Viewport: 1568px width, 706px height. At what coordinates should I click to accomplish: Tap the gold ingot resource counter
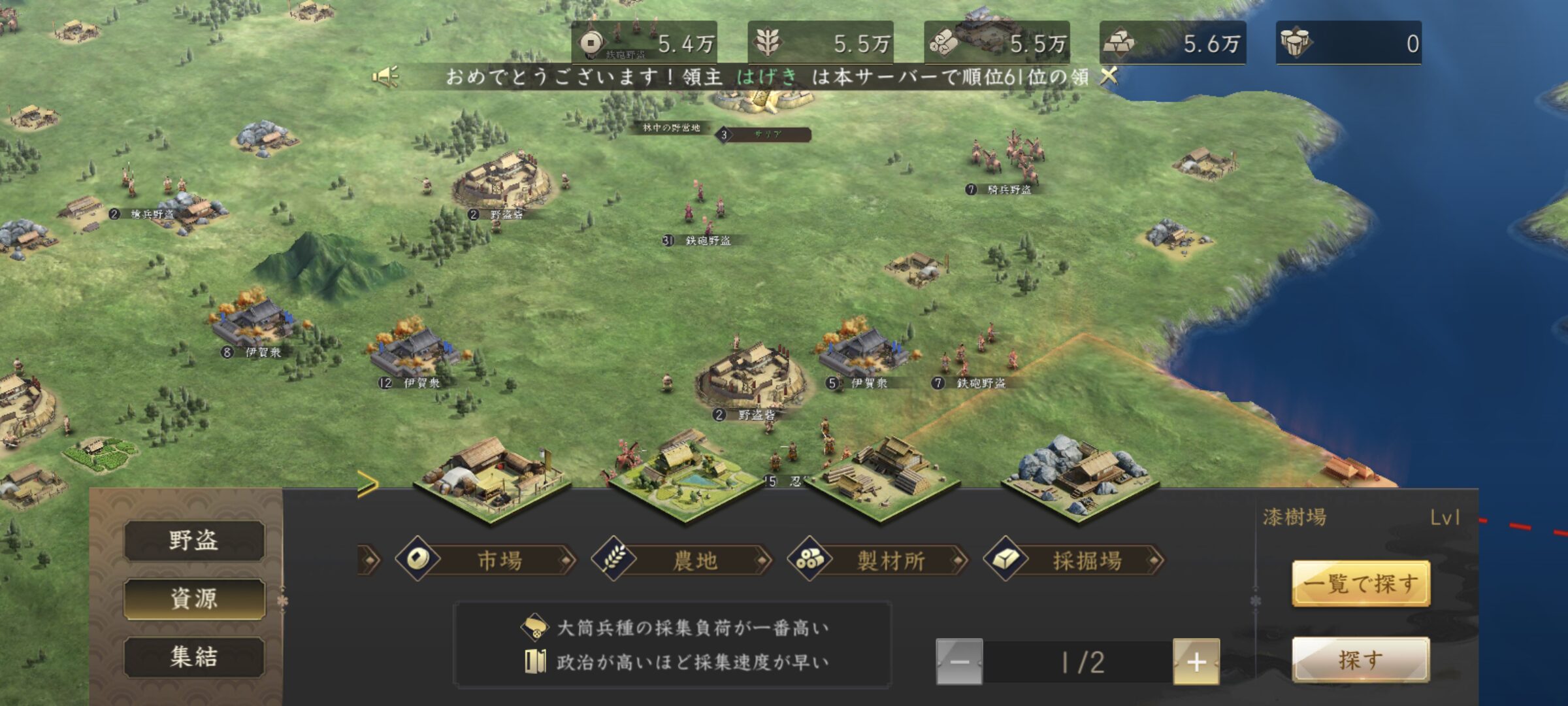point(1173,43)
